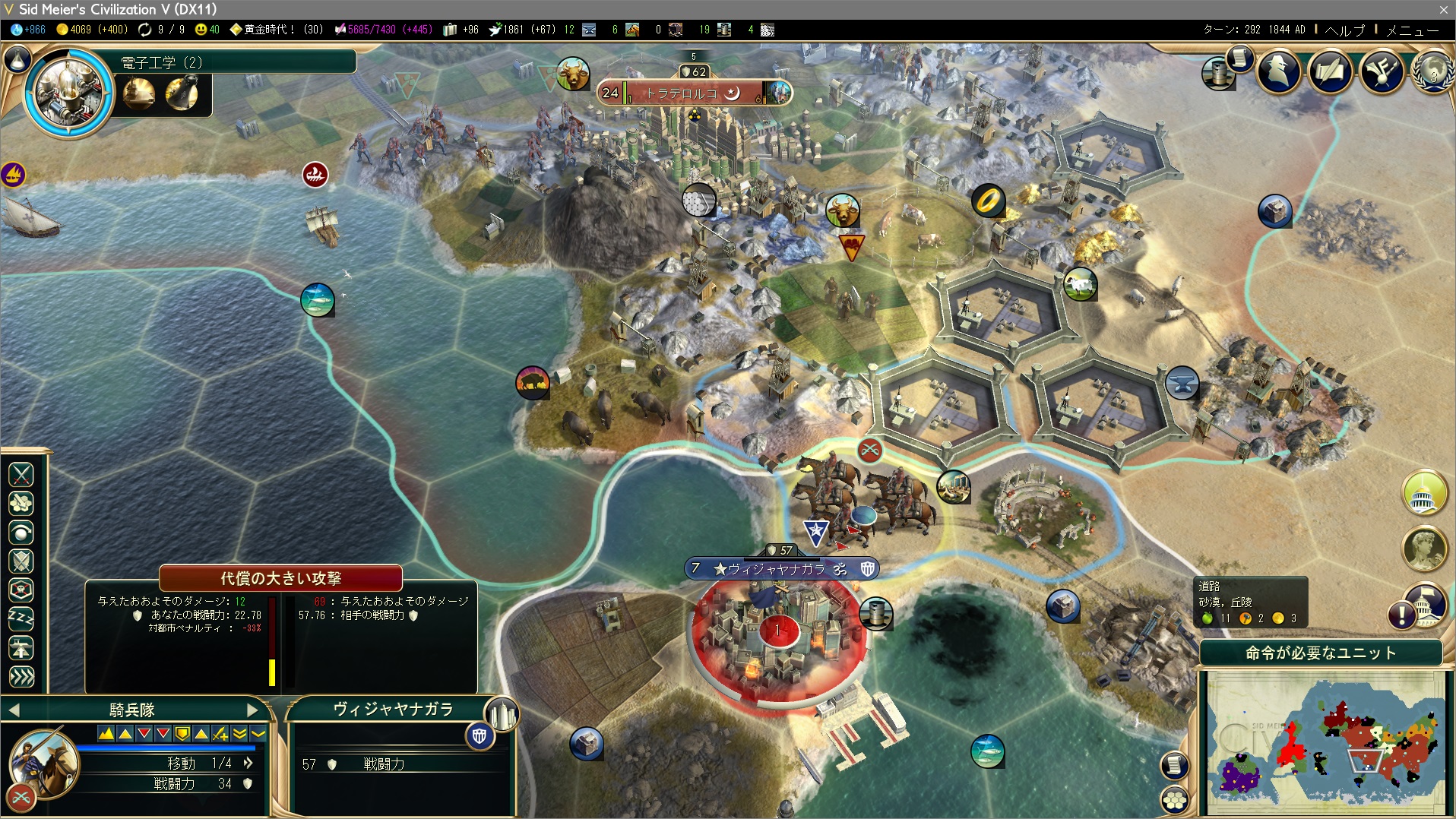Open the World Congress globe icon
The width and height of the screenshot is (1456, 819).
(x=1432, y=71)
